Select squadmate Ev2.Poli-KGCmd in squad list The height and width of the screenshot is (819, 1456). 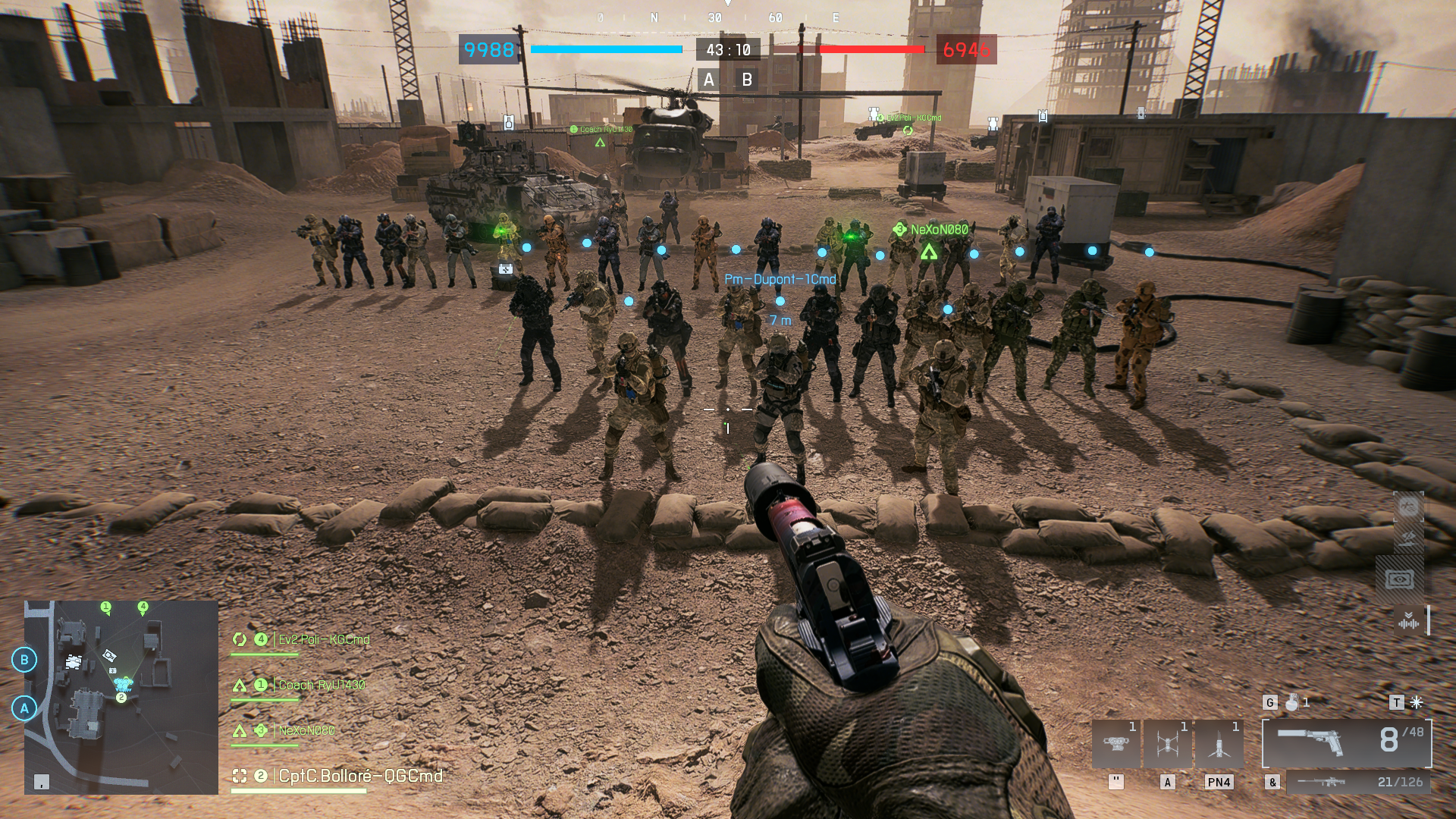click(324, 639)
